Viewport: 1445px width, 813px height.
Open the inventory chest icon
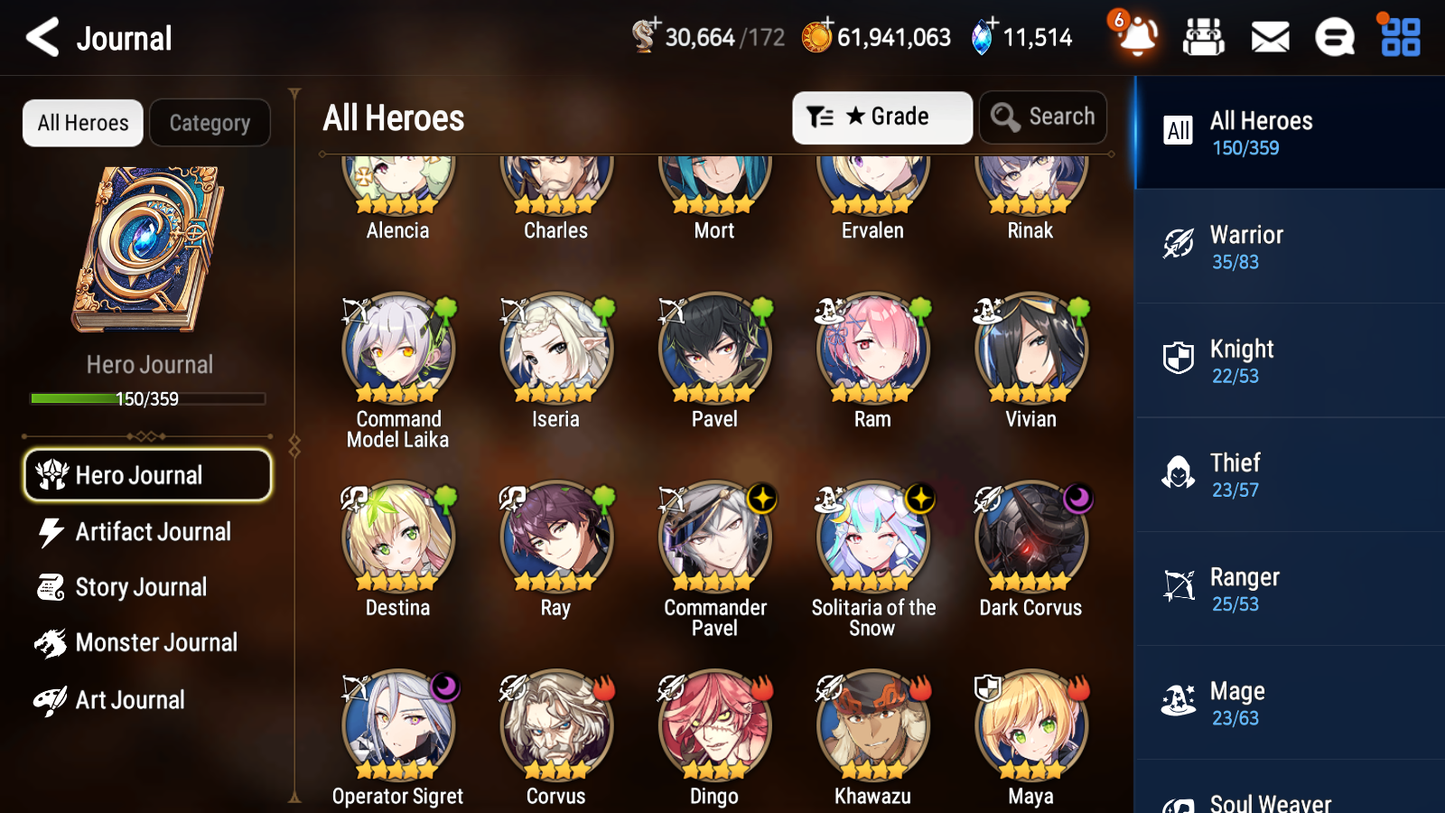[1203, 35]
